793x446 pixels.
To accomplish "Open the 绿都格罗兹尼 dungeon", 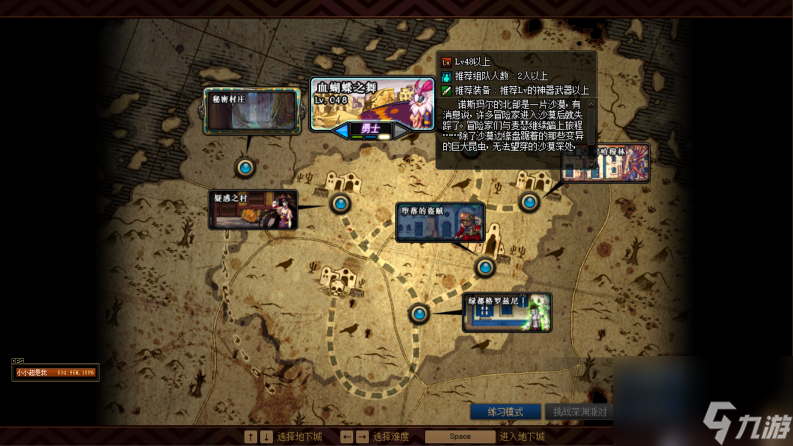I will point(507,311).
